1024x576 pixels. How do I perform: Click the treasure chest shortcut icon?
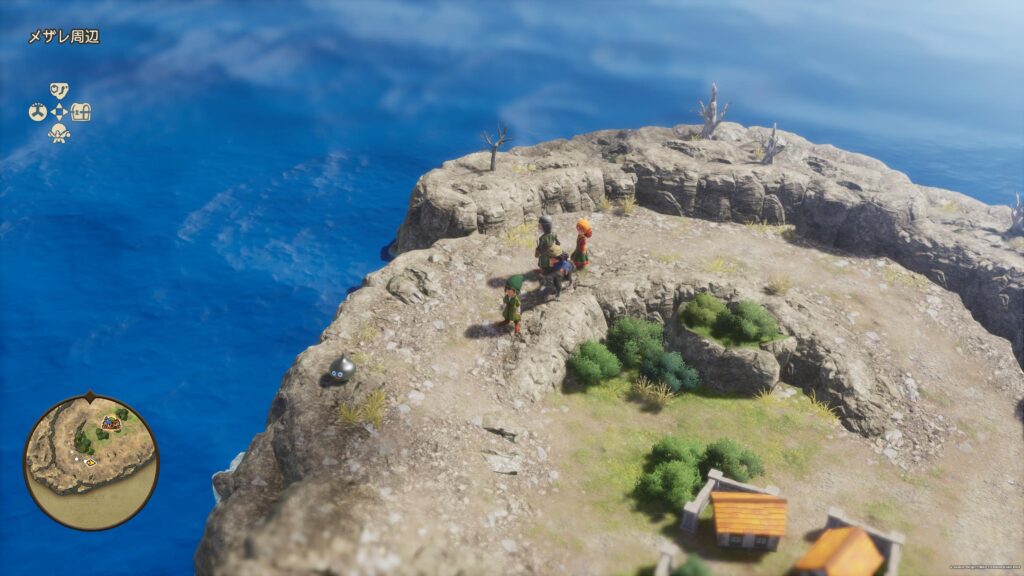81,112
